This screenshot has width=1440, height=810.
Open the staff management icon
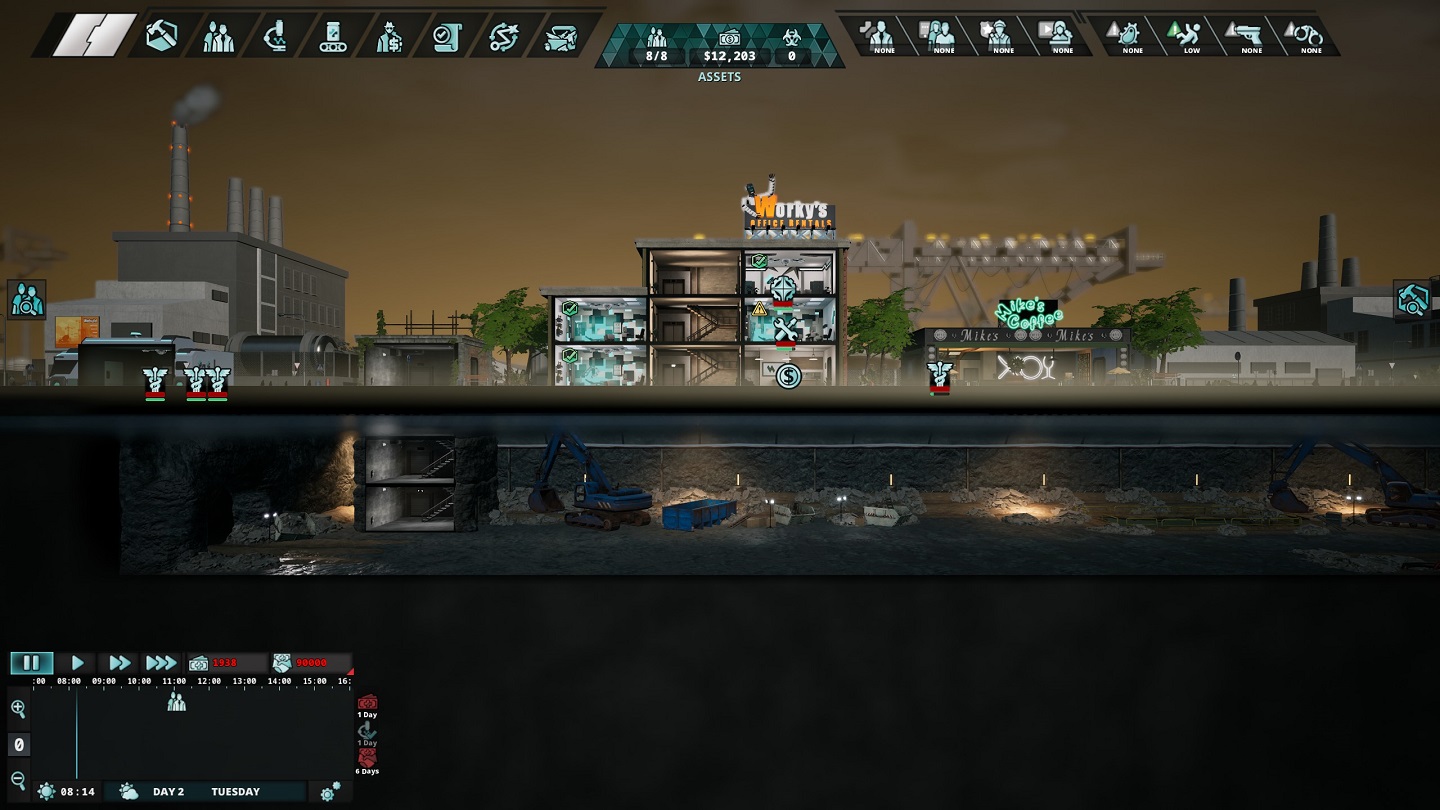point(218,37)
